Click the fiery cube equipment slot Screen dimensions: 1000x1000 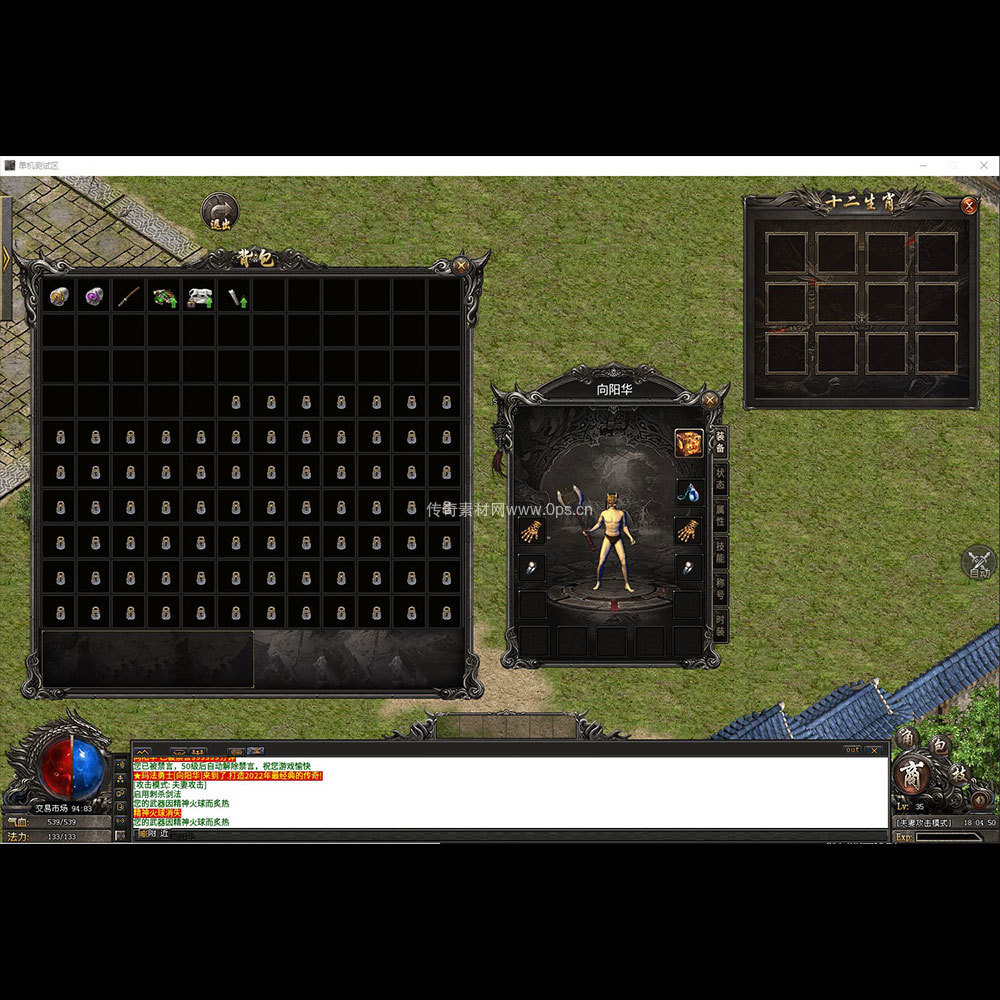click(688, 443)
